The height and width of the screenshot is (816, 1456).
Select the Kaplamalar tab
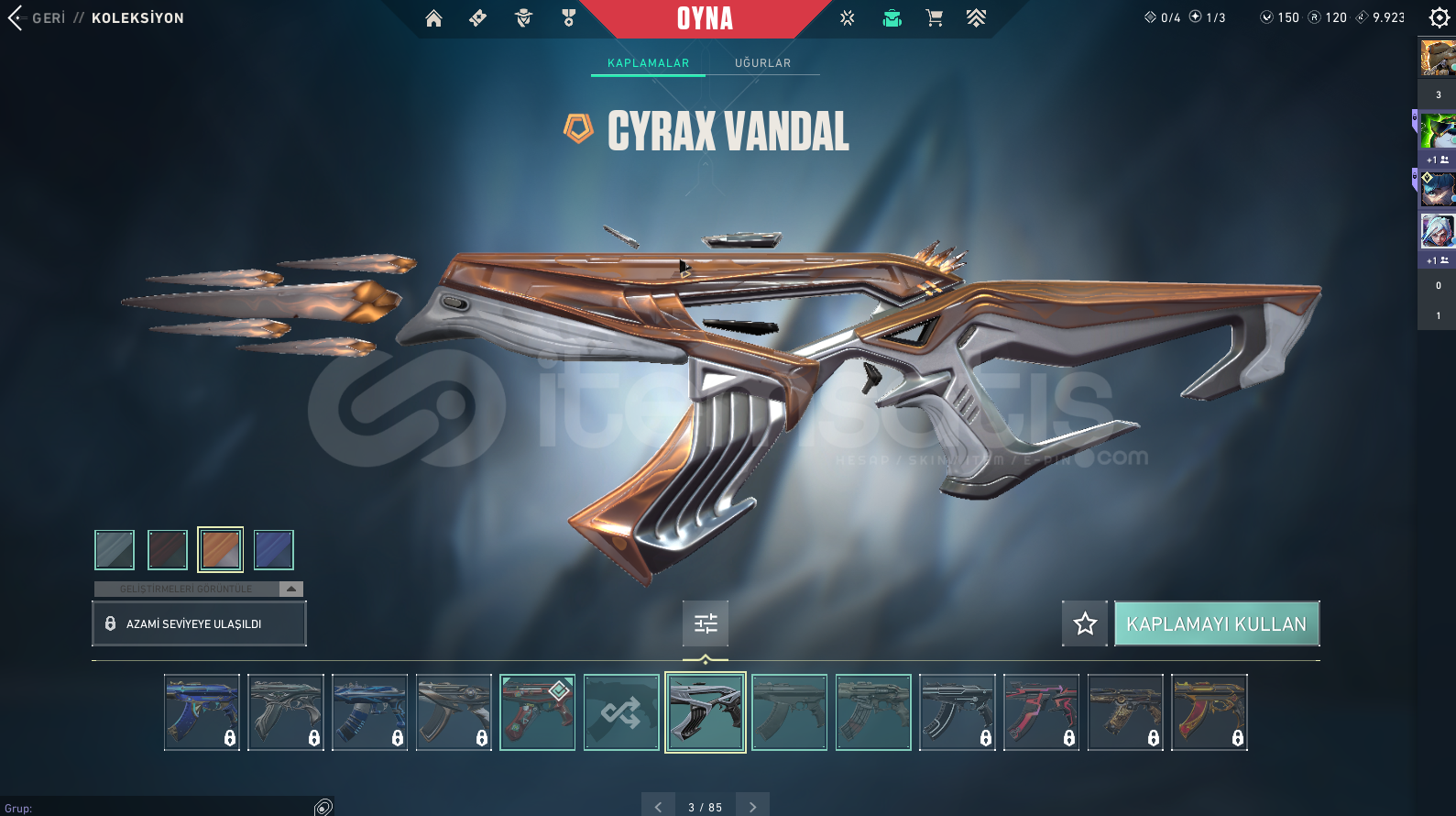648,63
